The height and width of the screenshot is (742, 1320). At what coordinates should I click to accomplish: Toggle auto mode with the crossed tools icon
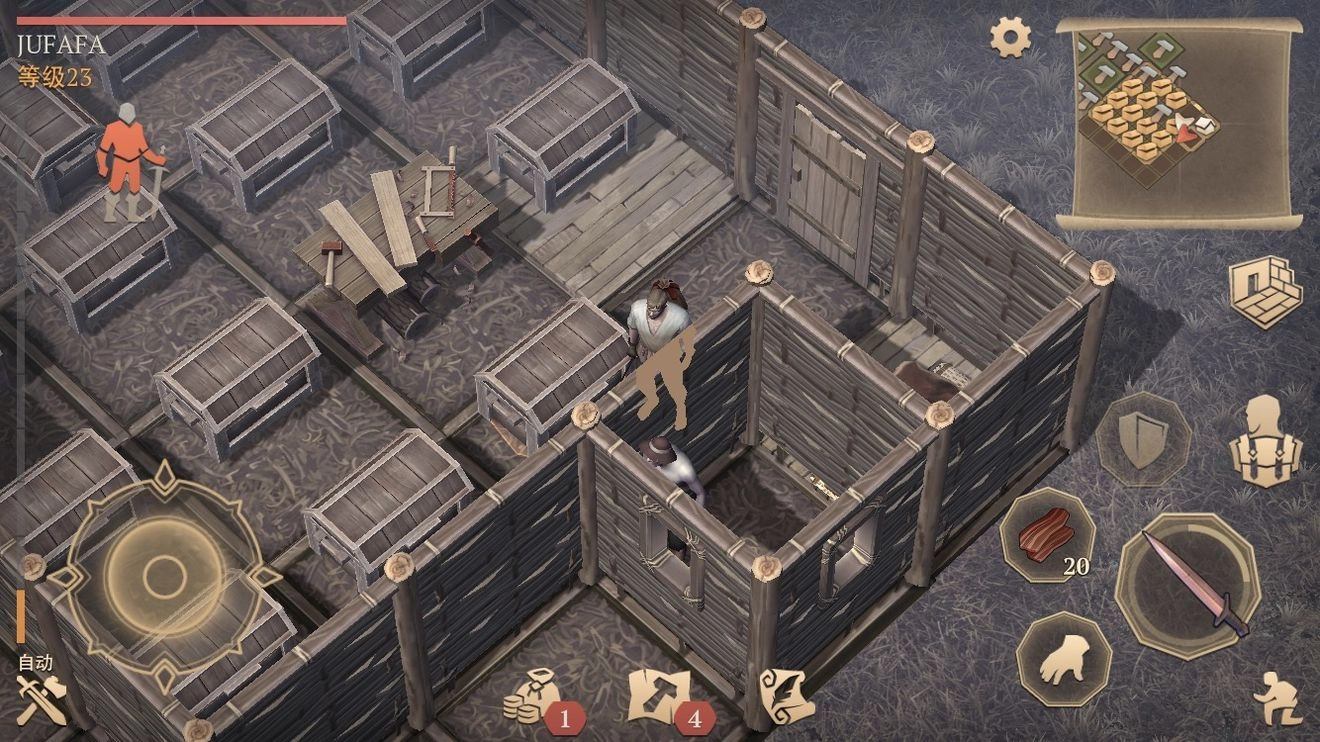point(41,696)
